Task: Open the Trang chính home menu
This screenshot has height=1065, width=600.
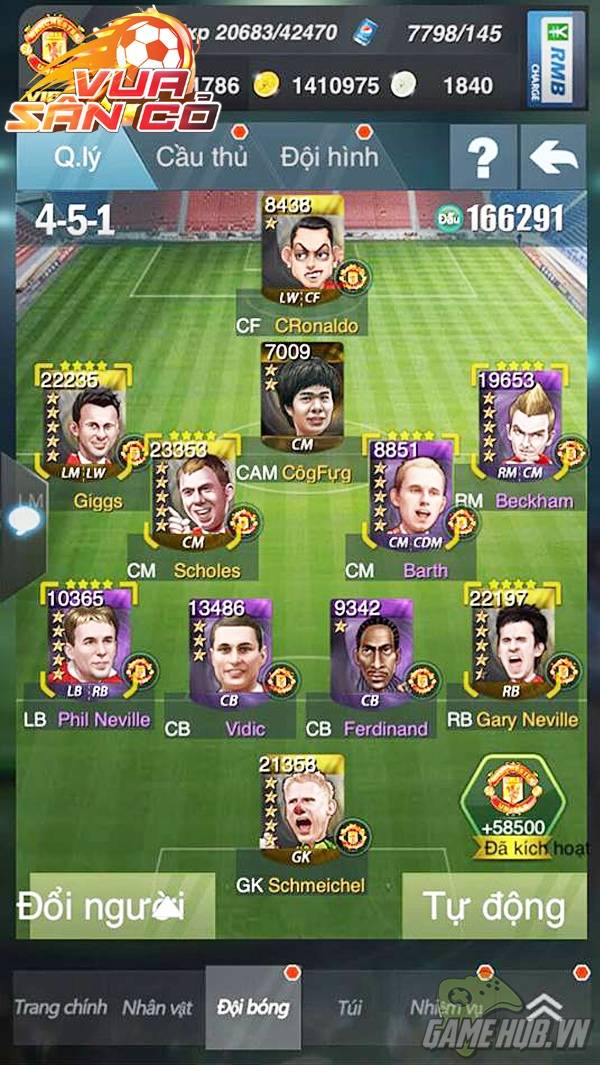Action: (60, 1007)
